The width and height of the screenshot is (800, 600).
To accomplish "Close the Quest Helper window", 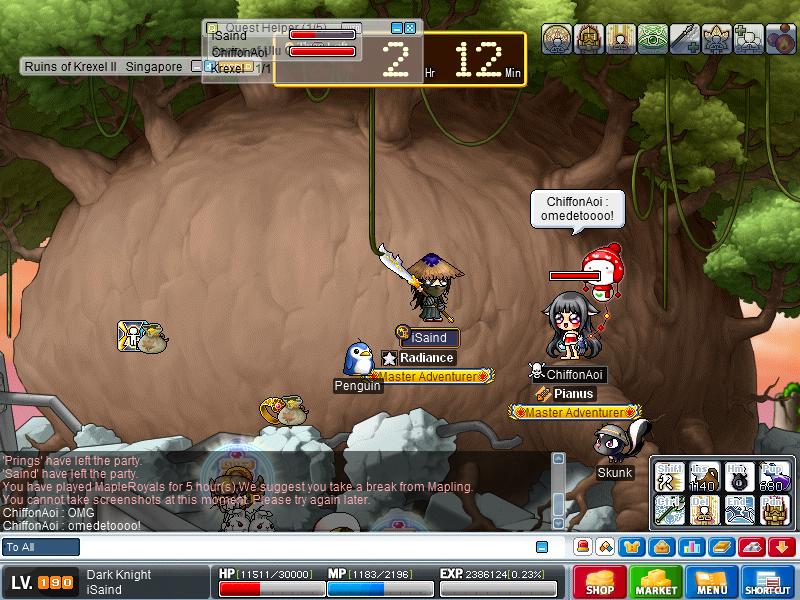I will tap(410, 28).
